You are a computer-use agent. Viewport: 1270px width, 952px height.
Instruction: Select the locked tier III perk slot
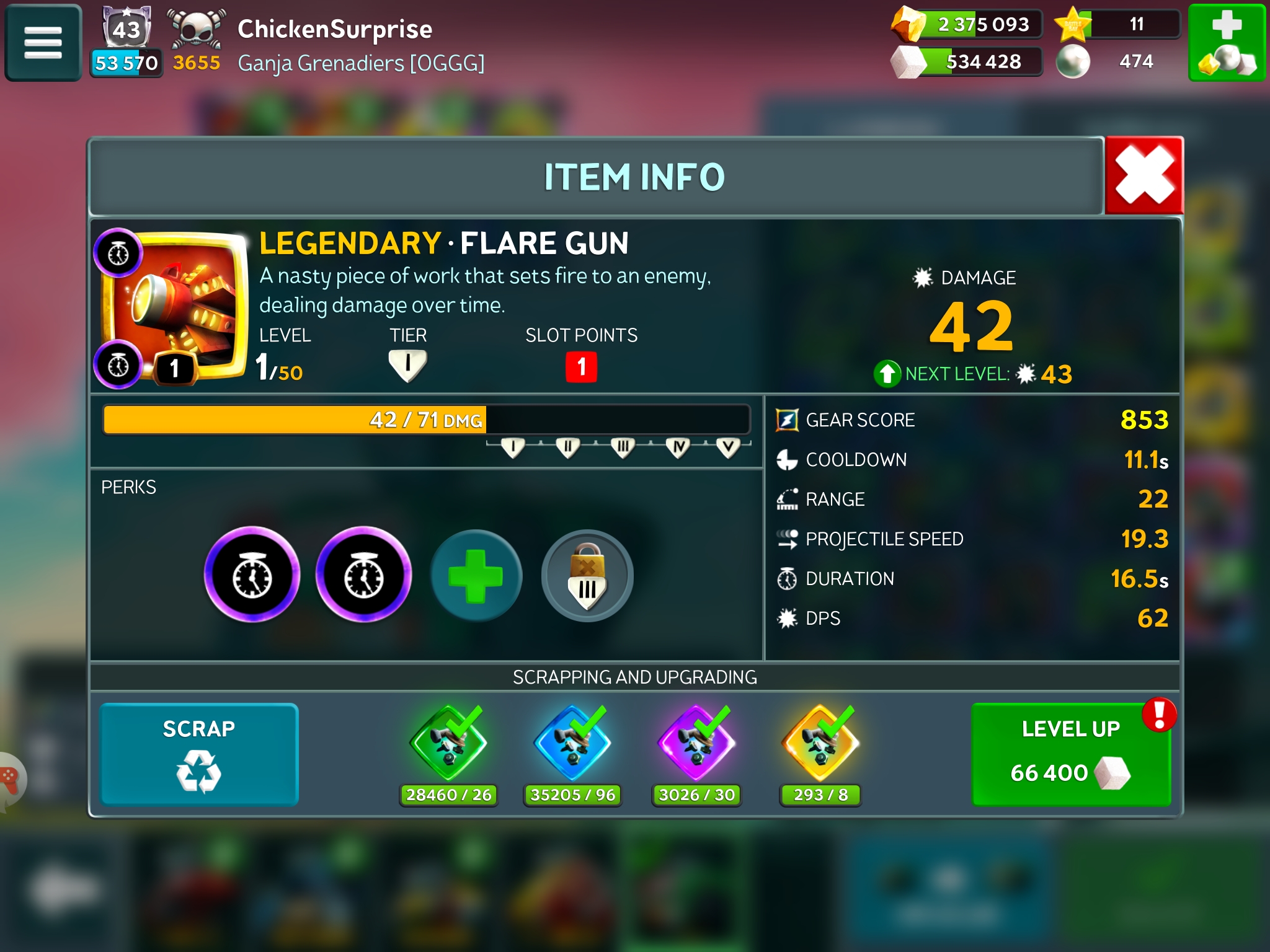click(587, 576)
